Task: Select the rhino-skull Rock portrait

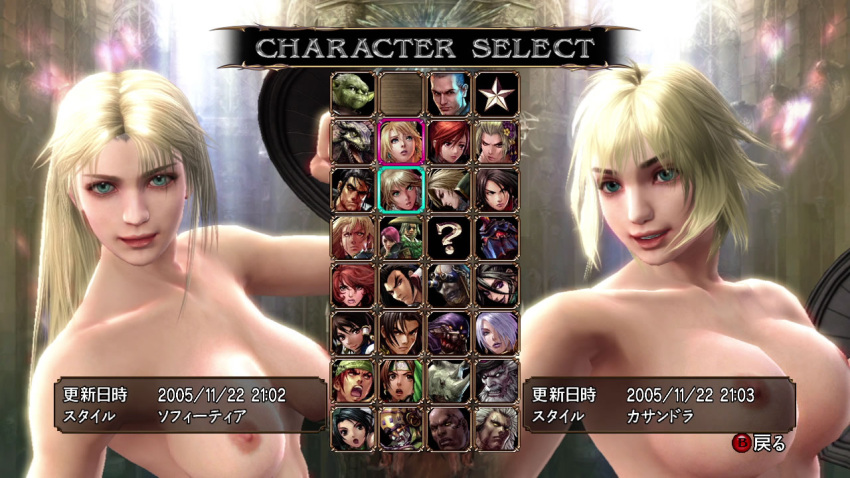Action: pos(449,380)
